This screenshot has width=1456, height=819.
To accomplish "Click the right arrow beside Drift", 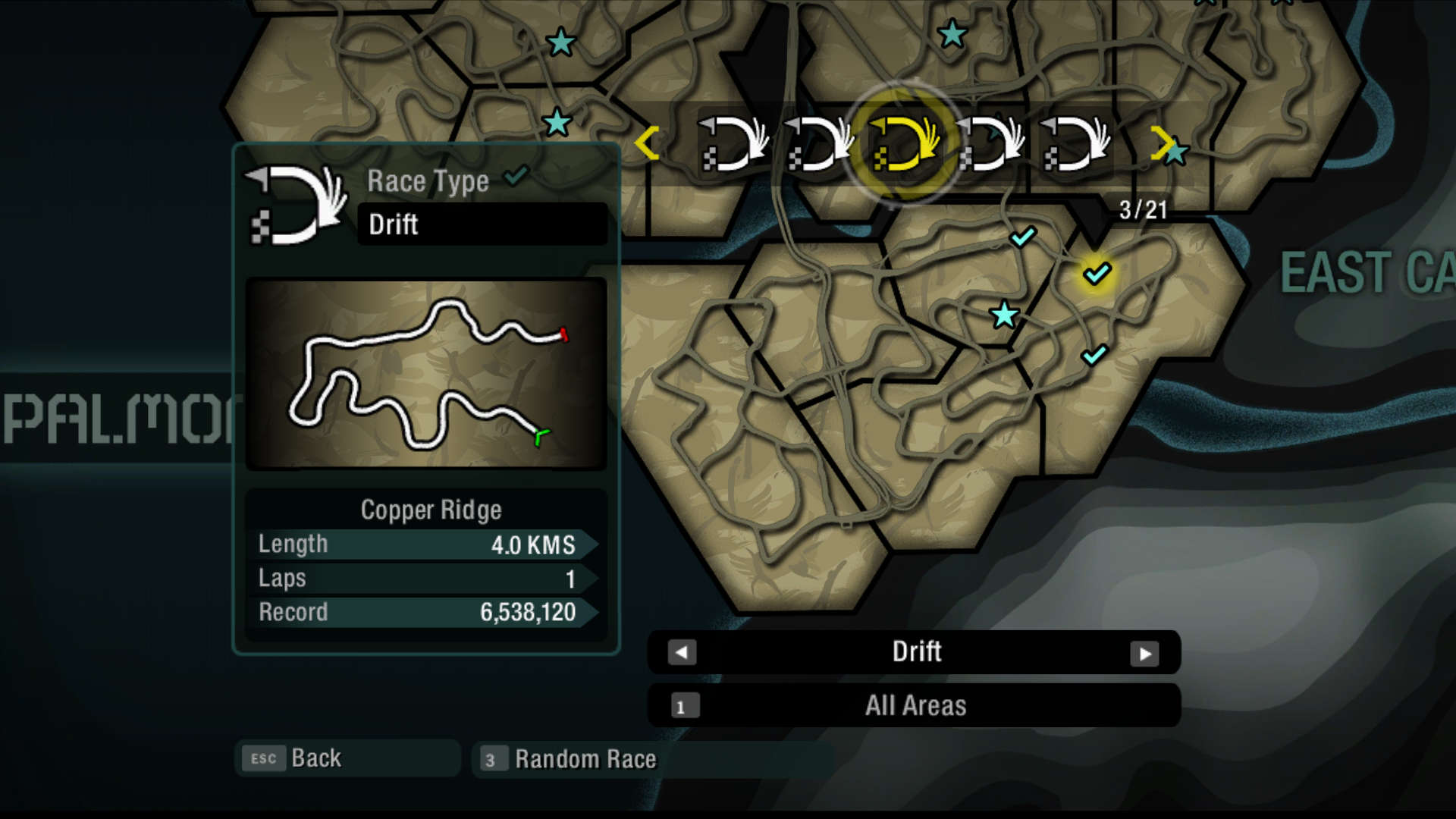I will point(1144,654).
